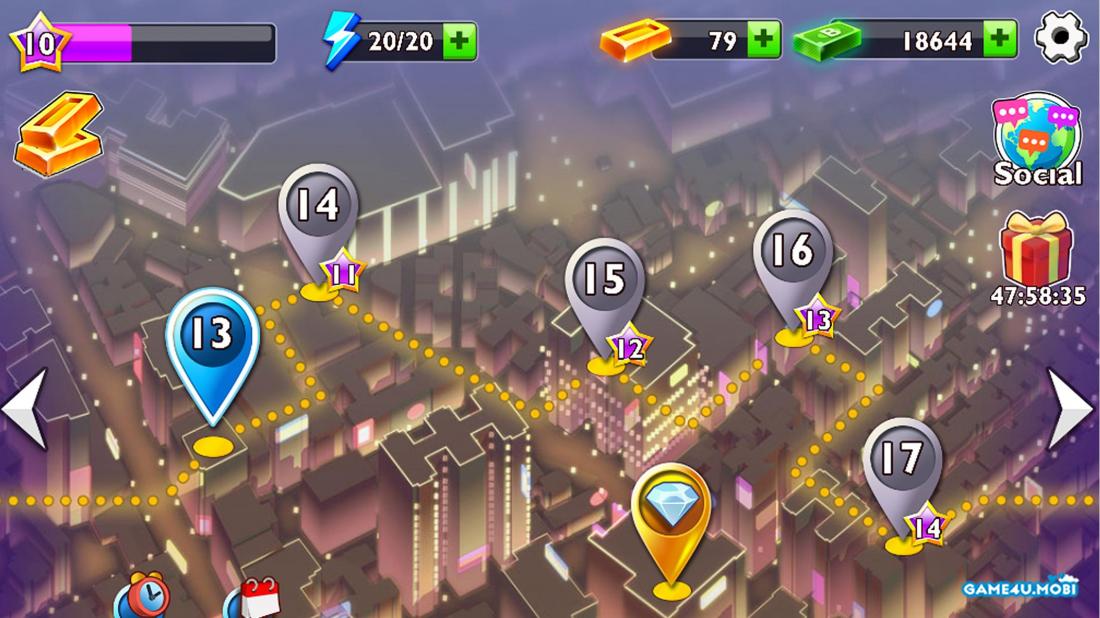Go to the next map area with right arrow

click(x=1071, y=408)
